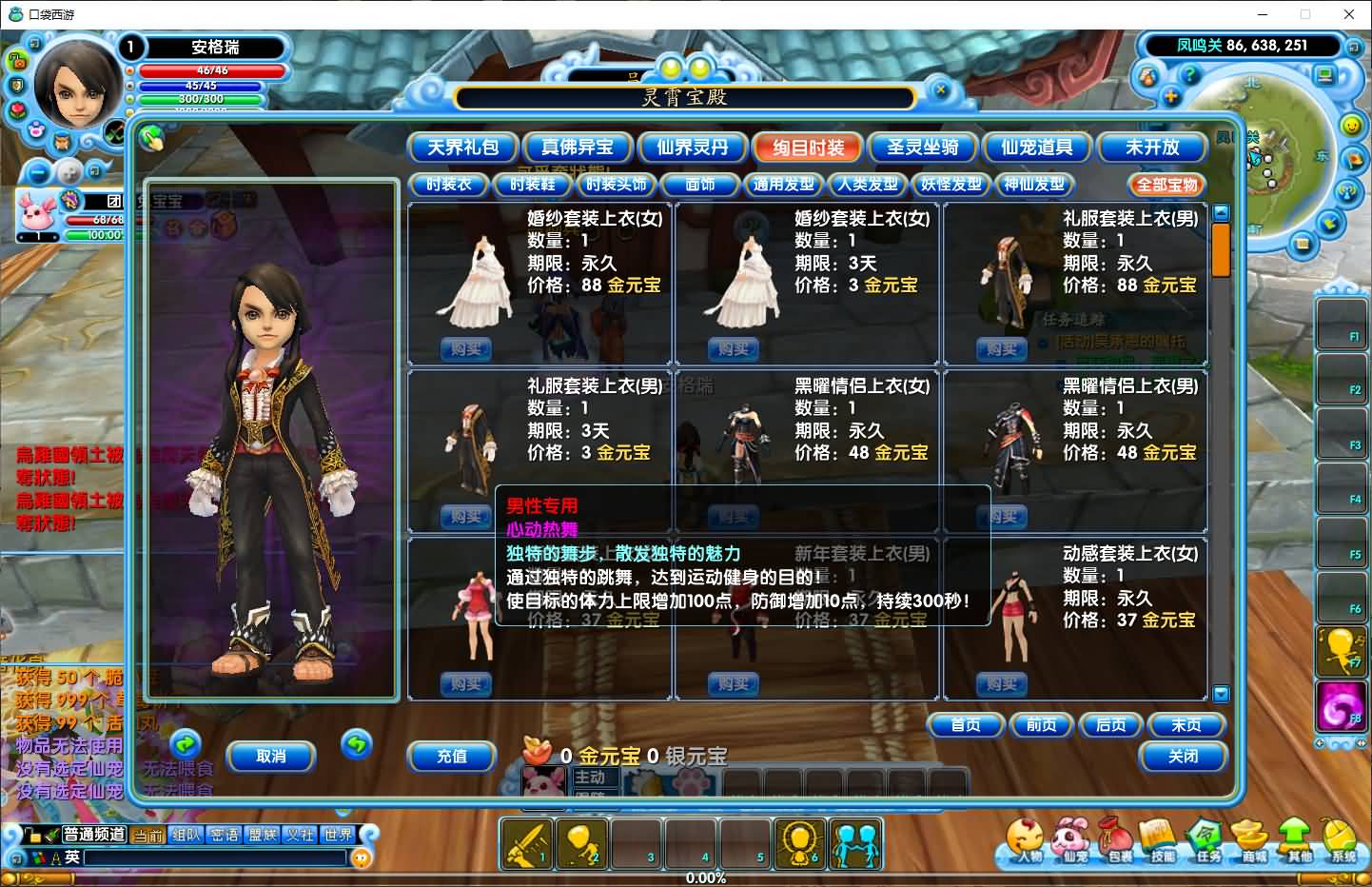Close the game window from title bar
This screenshot has height=887, width=1372.
[x=1348, y=14]
